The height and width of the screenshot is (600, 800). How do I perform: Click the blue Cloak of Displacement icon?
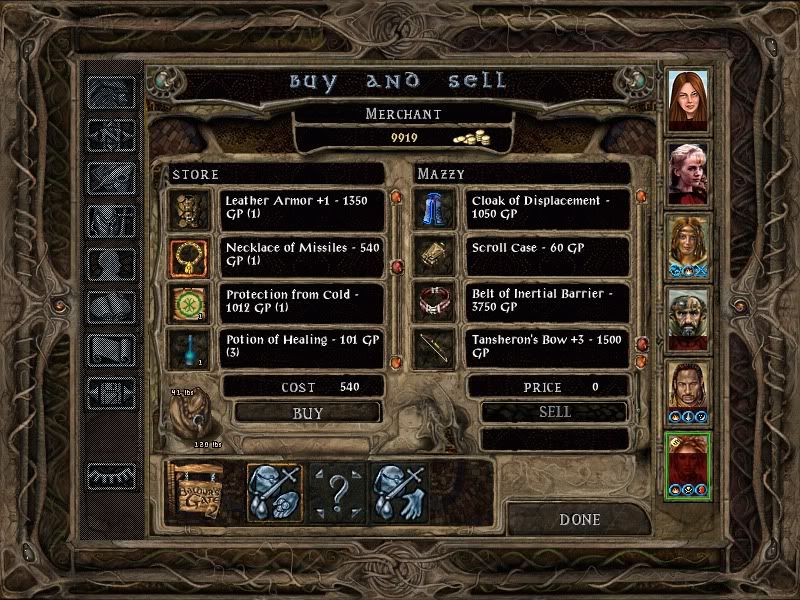pyautogui.click(x=432, y=208)
